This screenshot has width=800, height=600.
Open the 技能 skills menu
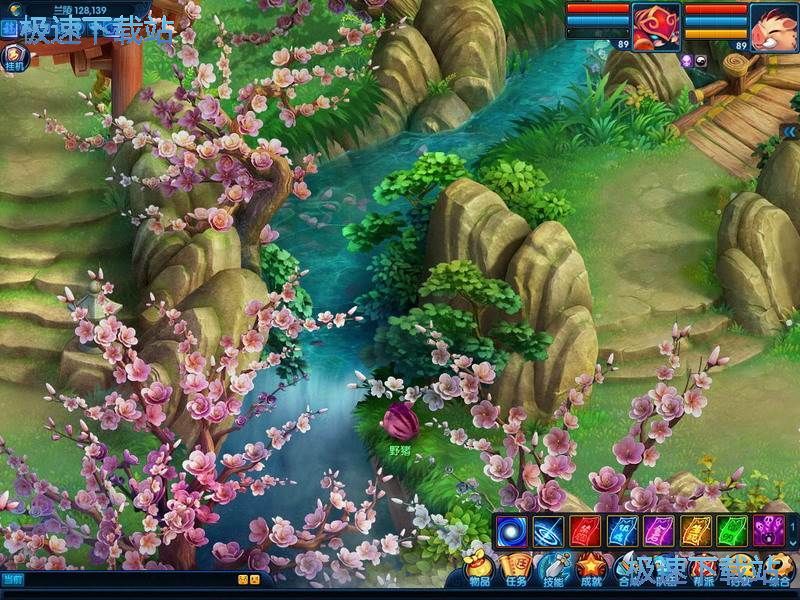(x=553, y=569)
